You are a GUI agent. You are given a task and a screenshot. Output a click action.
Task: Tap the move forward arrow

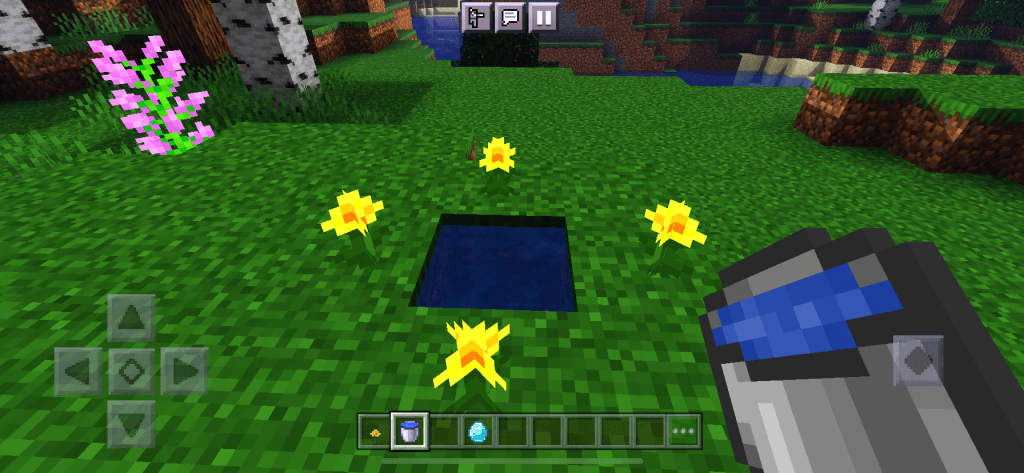131,319
